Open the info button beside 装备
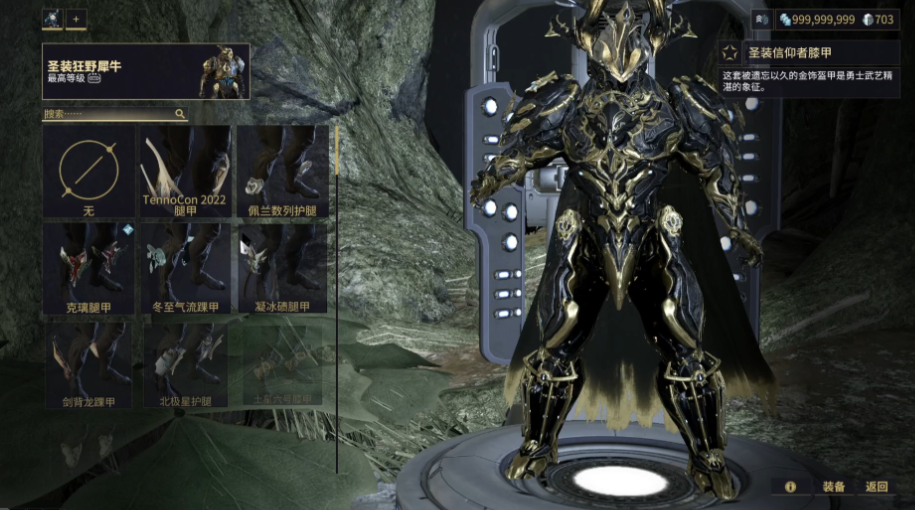Image resolution: width=915 pixels, height=510 pixels. click(790, 487)
